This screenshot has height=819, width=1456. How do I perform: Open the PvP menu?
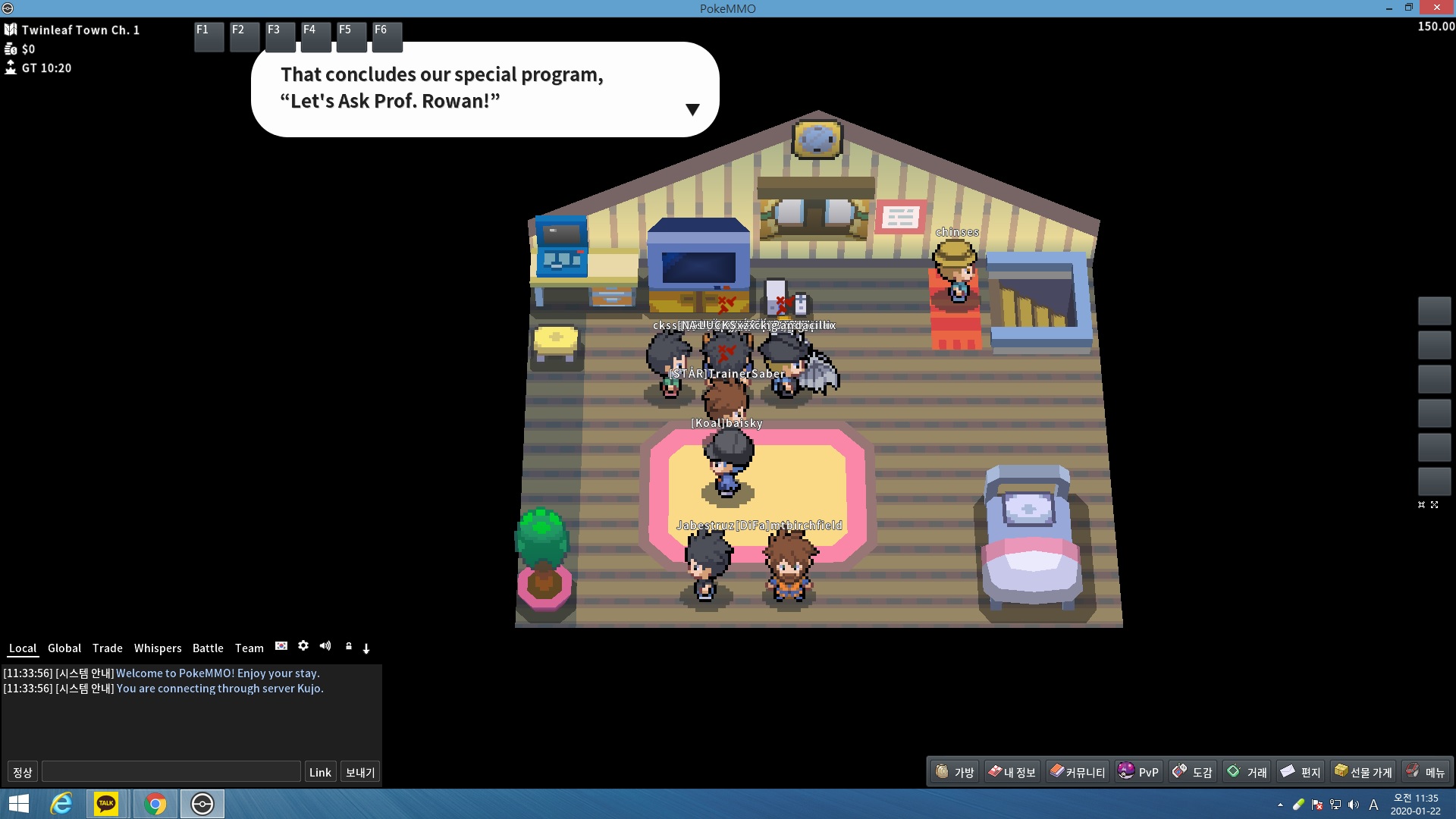pyautogui.click(x=1138, y=772)
